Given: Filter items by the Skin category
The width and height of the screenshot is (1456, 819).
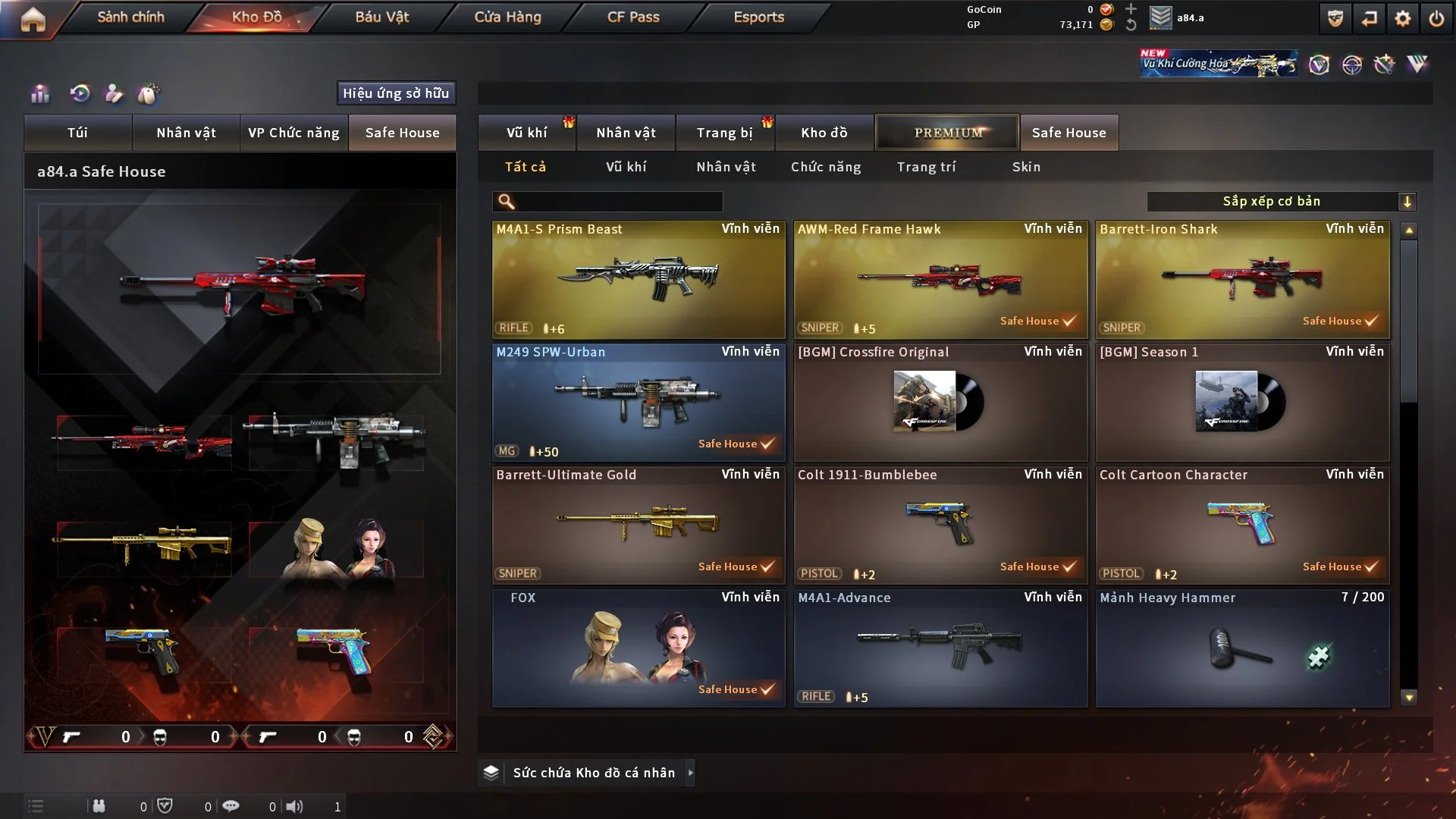Looking at the screenshot, I should click(x=1026, y=167).
